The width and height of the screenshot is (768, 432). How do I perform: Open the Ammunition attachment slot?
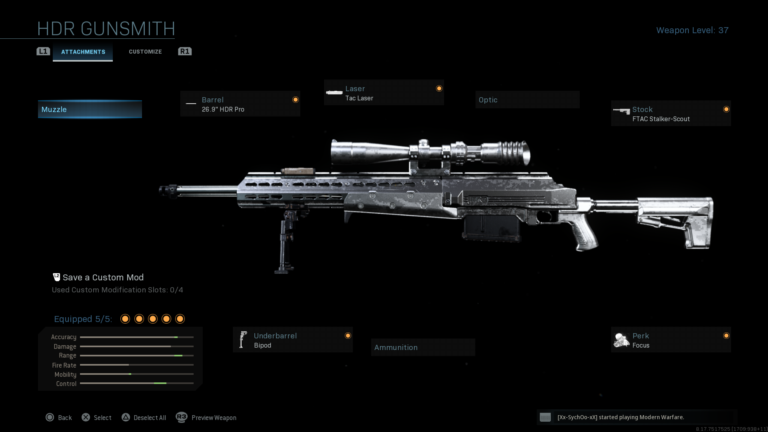pyautogui.click(x=423, y=347)
